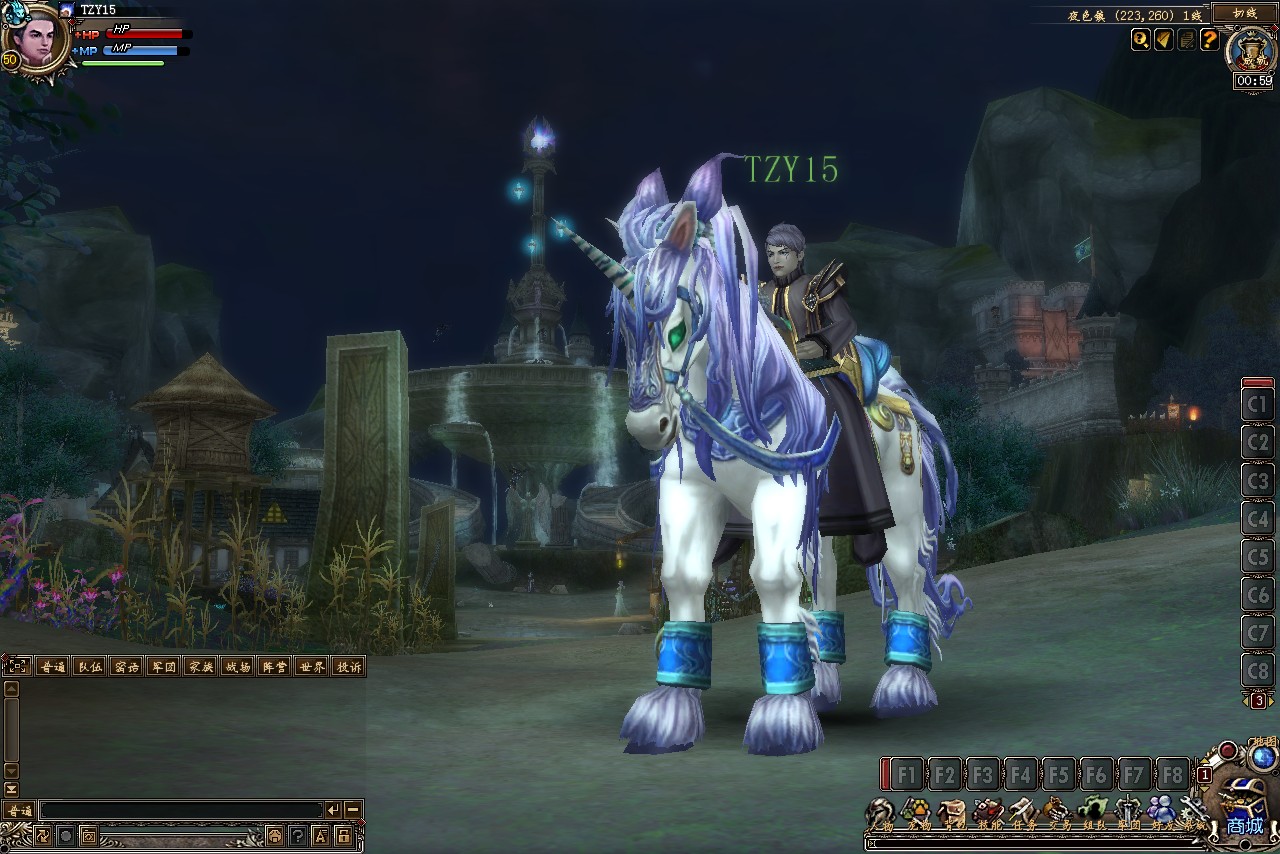1280x854 pixels.
Task: Click the F1 hotbar slot
Action: pos(906,774)
